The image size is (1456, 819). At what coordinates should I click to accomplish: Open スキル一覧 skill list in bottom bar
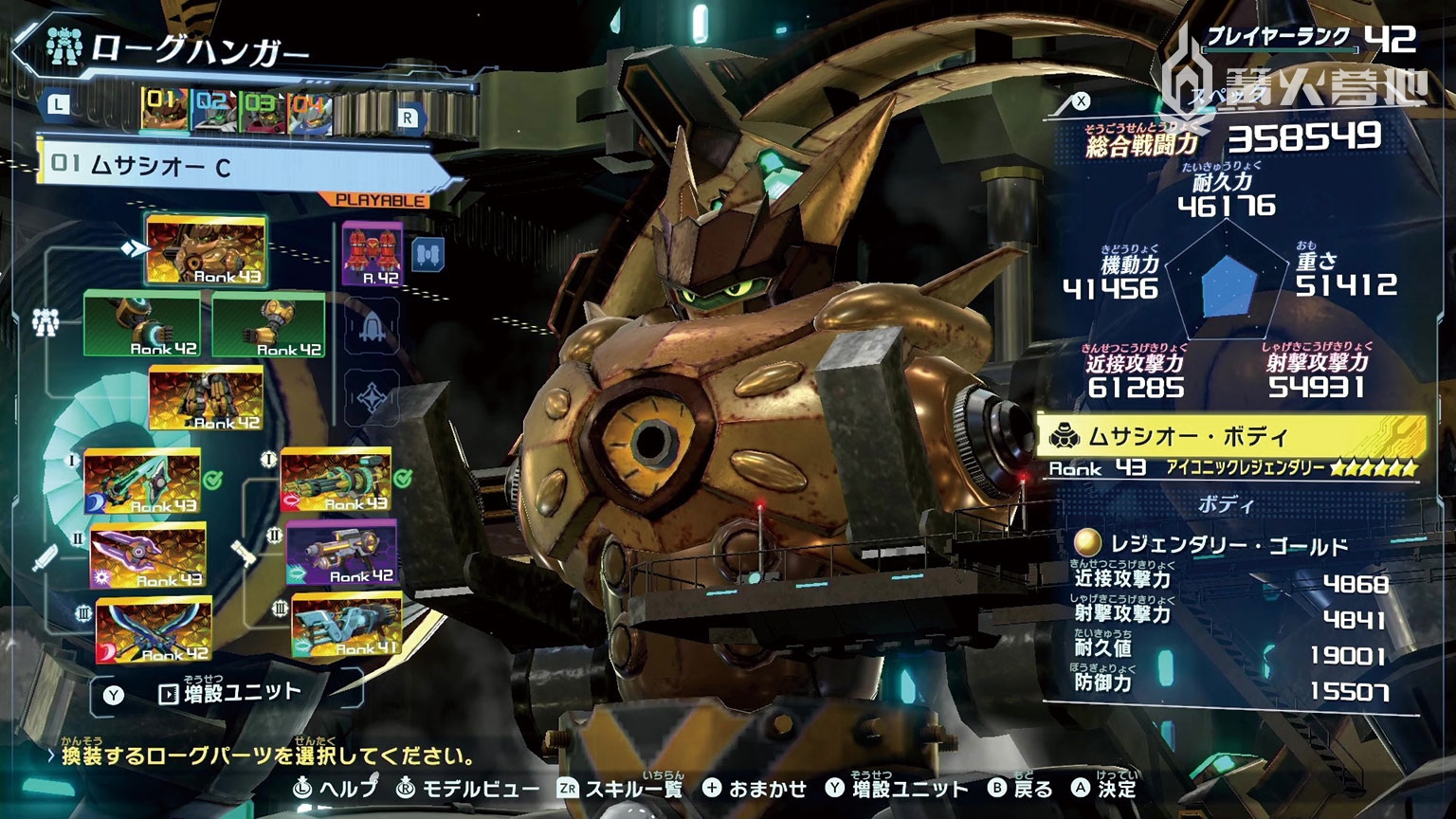click(x=621, y=789)
